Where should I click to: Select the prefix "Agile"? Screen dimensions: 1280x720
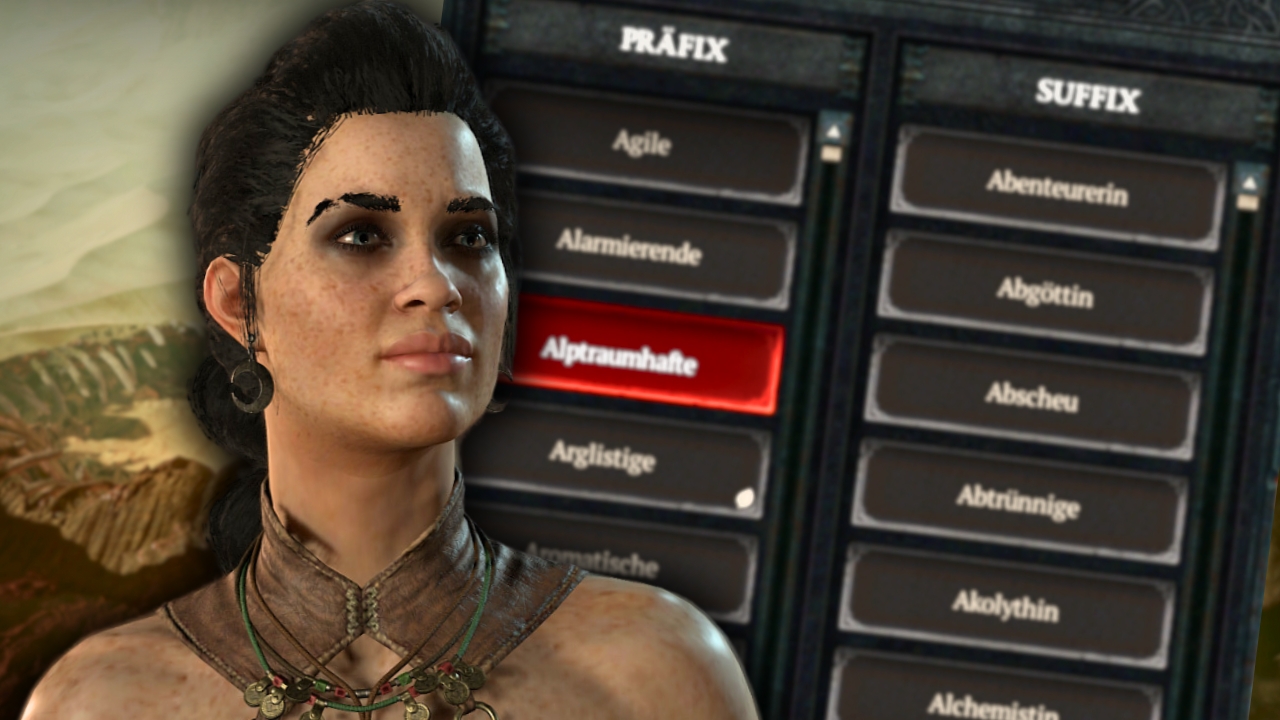click(650, 146)
